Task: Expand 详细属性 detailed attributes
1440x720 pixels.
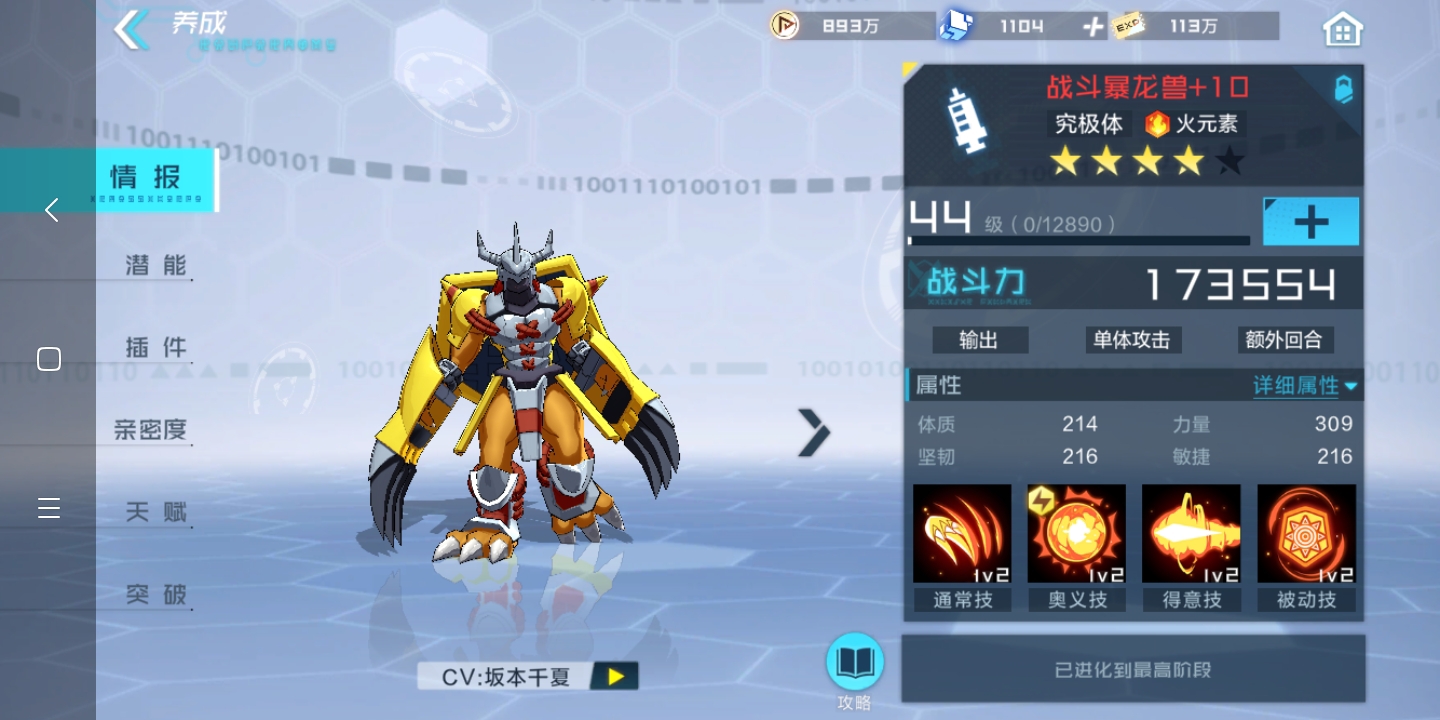Action: click(x=1304, y=386)
